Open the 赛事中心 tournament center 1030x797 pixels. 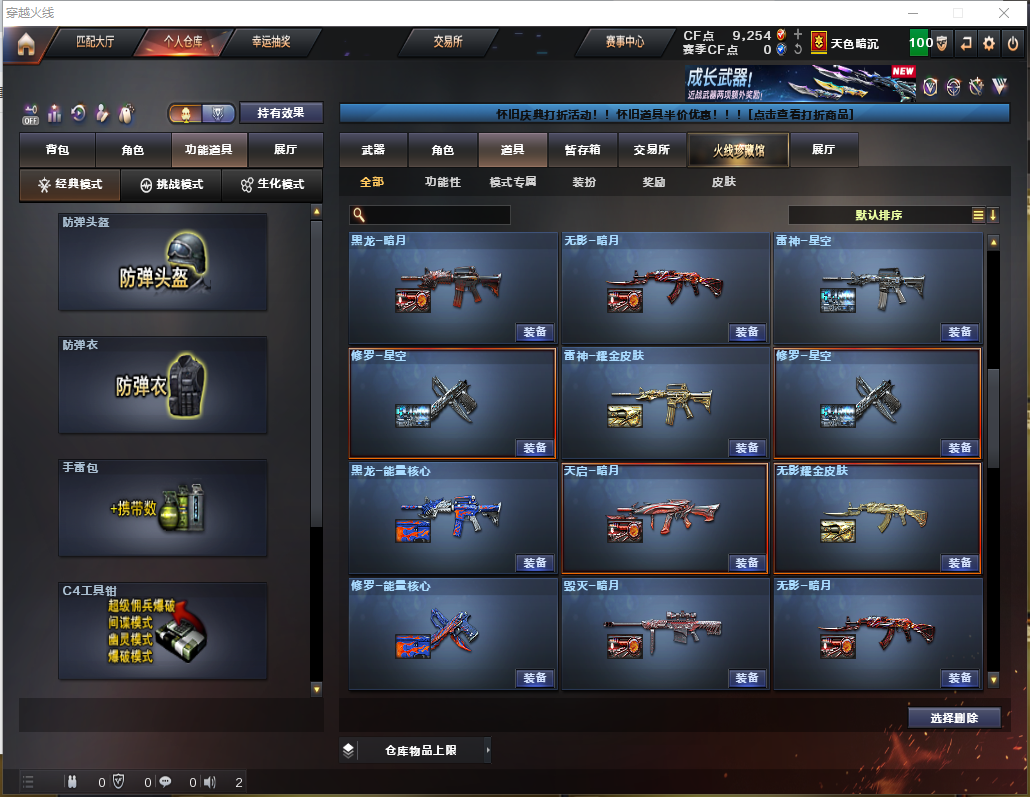pyautogui.click(x=624, y=42)
